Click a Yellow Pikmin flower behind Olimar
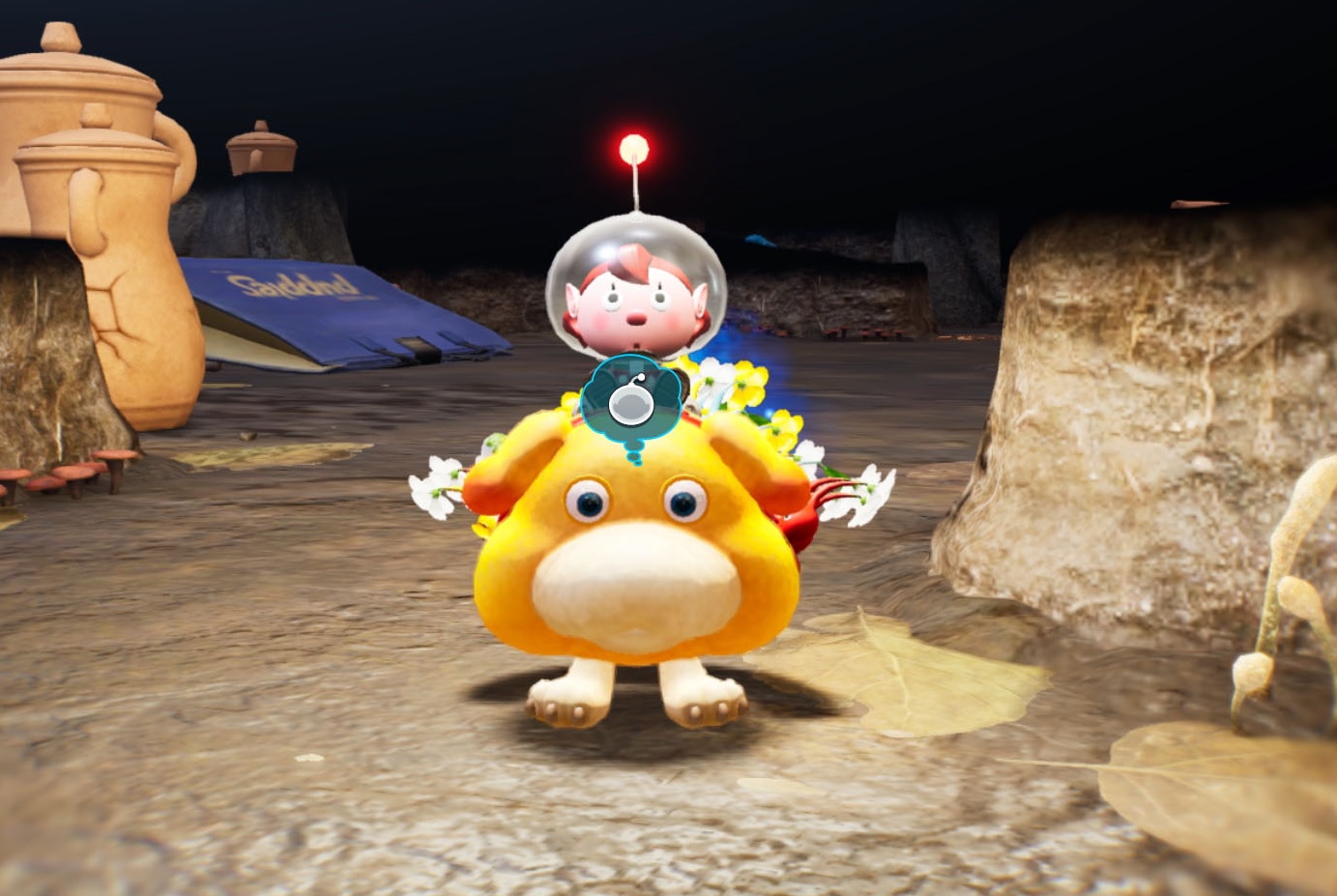 point(749,382)
